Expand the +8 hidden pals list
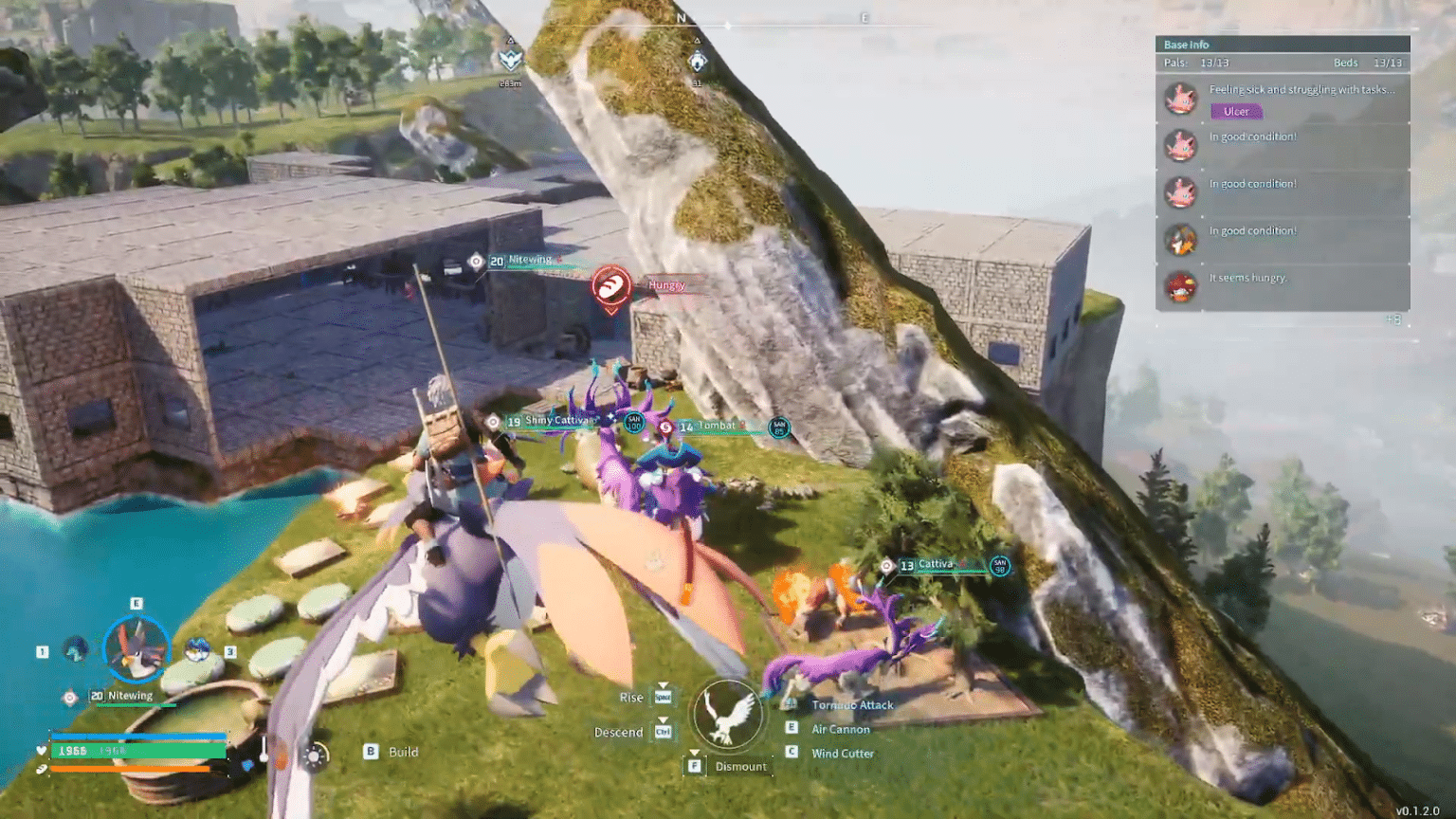 (1394, 319)
